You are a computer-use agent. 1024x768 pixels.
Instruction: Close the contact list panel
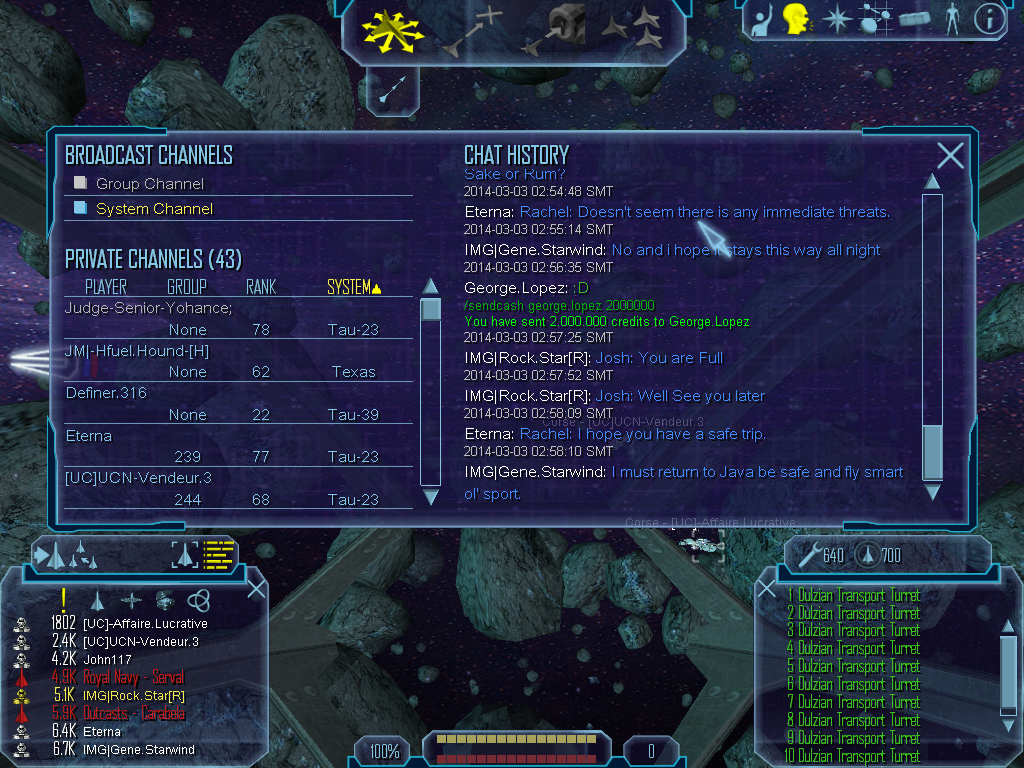click(256, 589)
